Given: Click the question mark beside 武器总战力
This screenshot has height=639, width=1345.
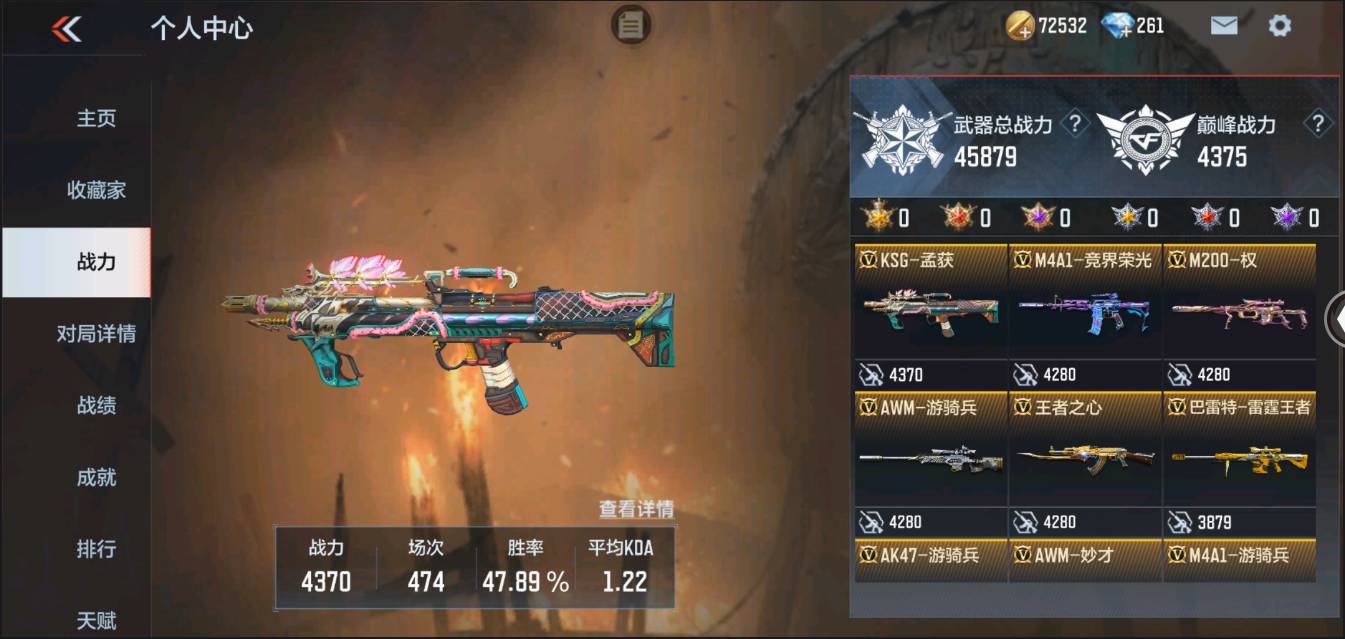Looking at the screenshot, I should (x=1075, y=124).
